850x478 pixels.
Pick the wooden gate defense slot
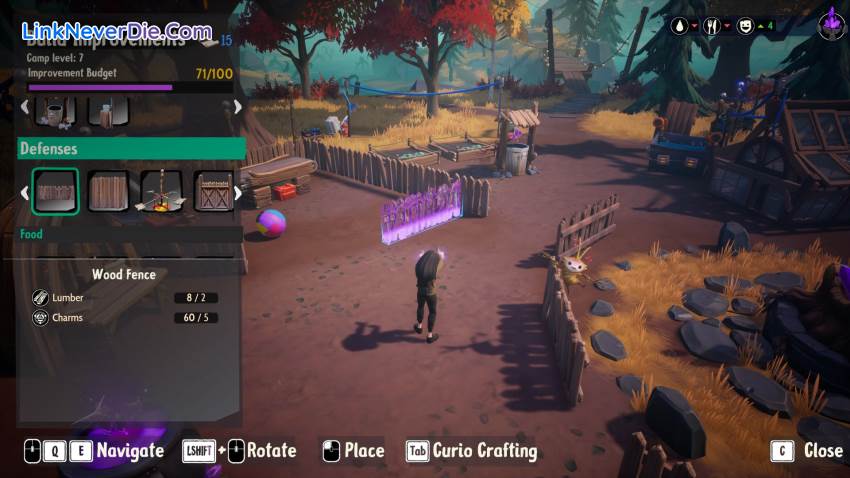click(x=213, y=190)
